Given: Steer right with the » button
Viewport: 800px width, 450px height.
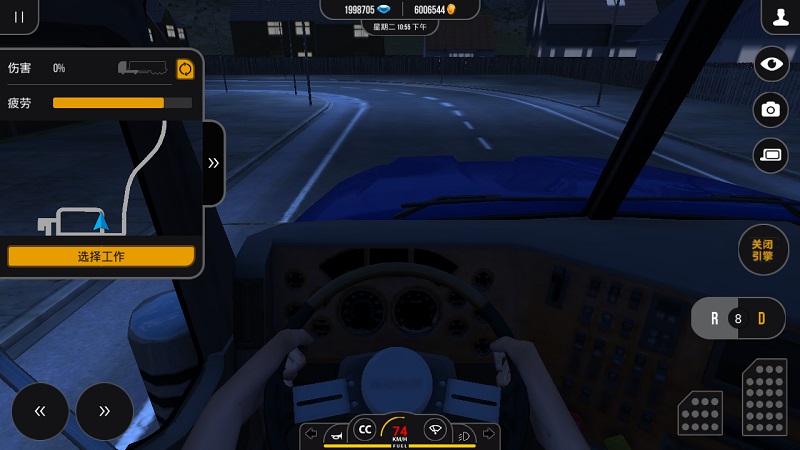Looking at the screenshot, I should (x=104, y=411).
